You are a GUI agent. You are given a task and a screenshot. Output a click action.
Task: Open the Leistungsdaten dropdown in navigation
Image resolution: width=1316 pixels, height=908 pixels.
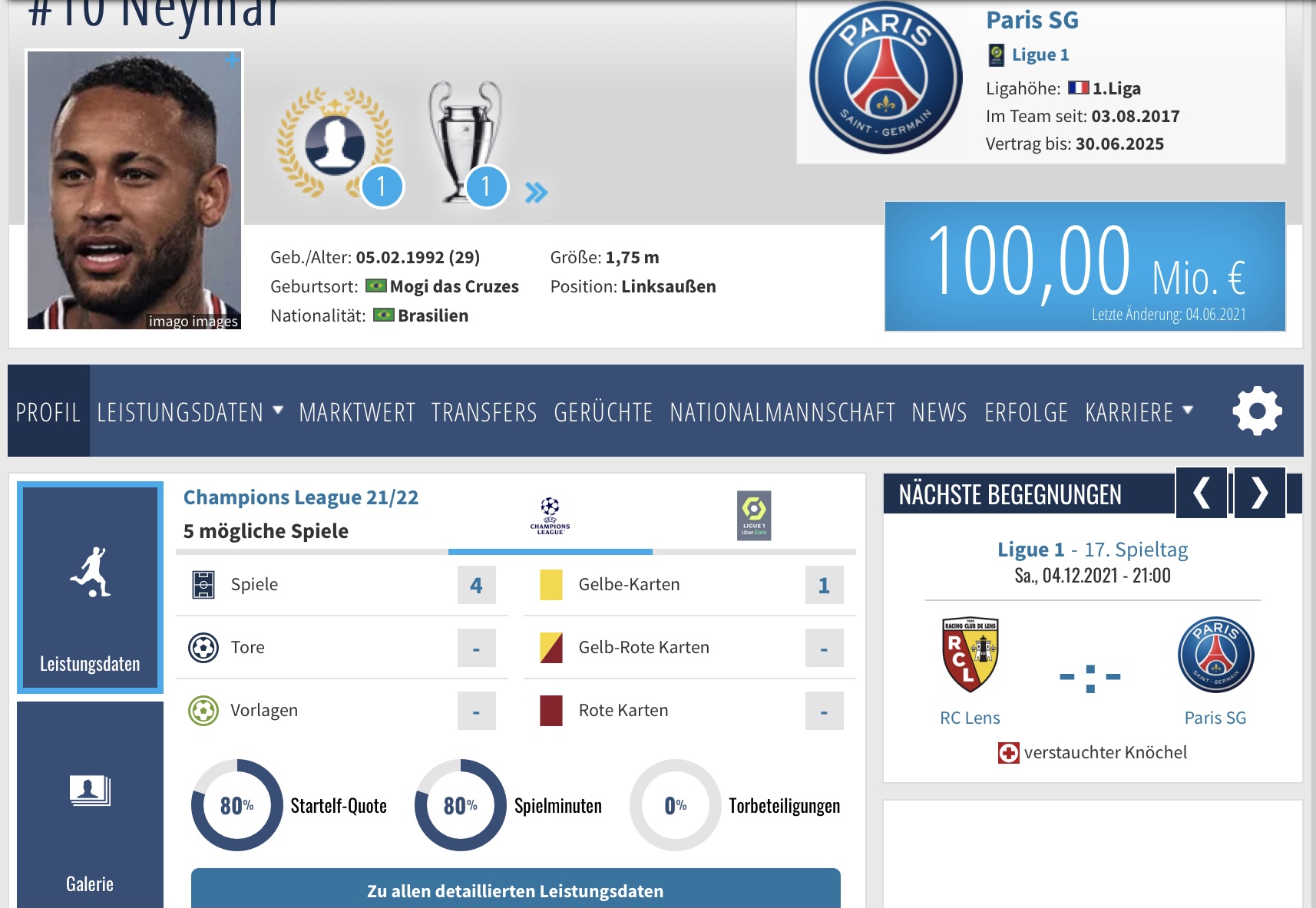click(x=189, y=412)
